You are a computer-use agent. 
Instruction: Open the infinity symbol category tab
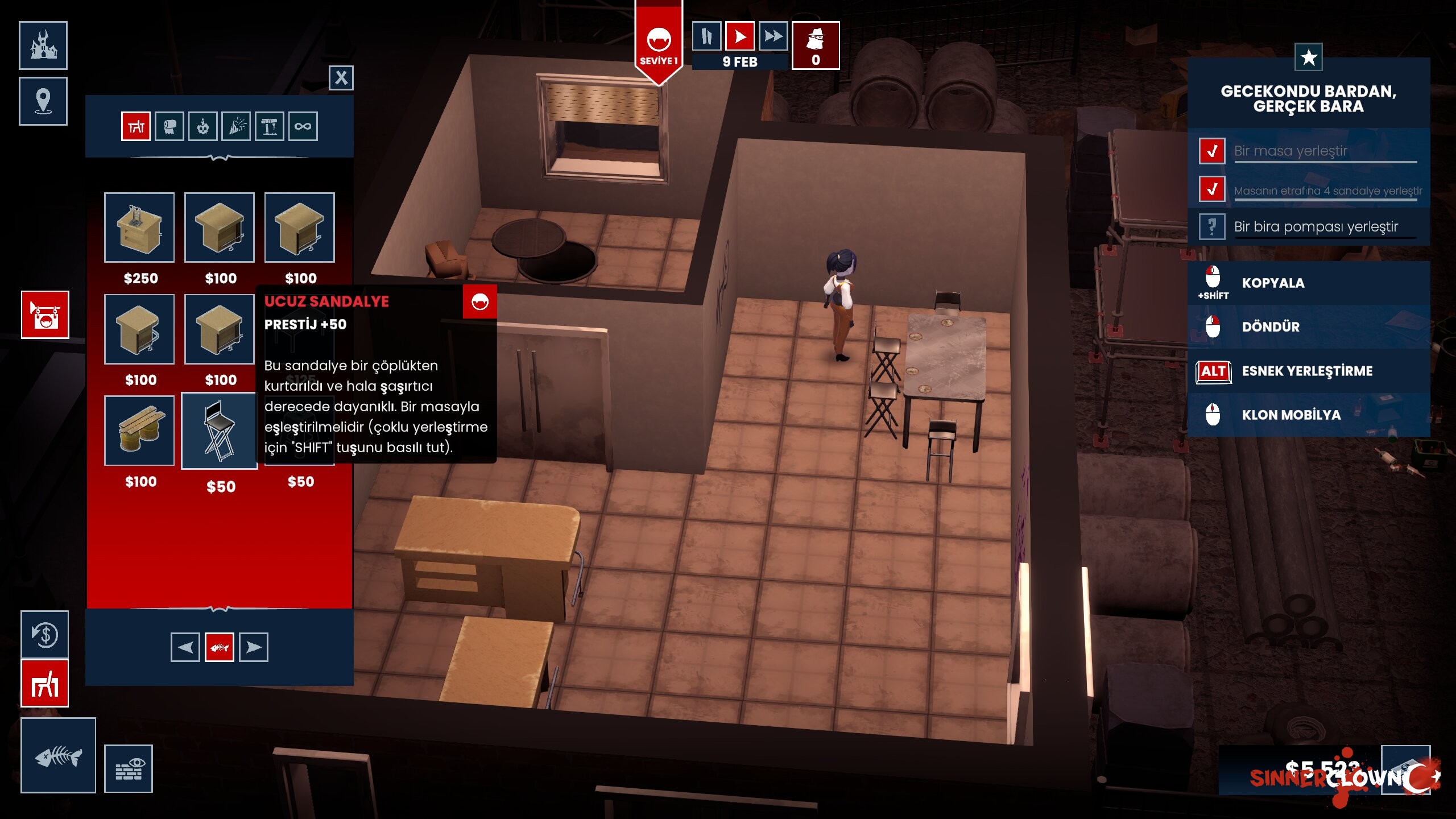click(x=303, y=126)
